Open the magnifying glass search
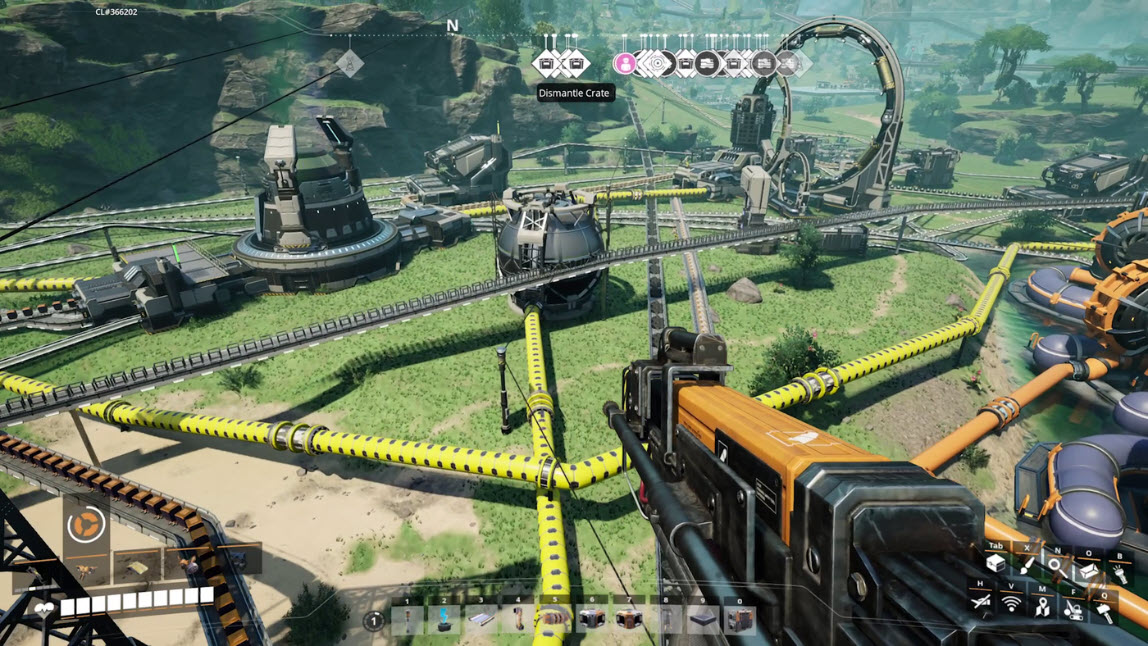This screenshot has height=646, width=1148. pos(1055,566)
